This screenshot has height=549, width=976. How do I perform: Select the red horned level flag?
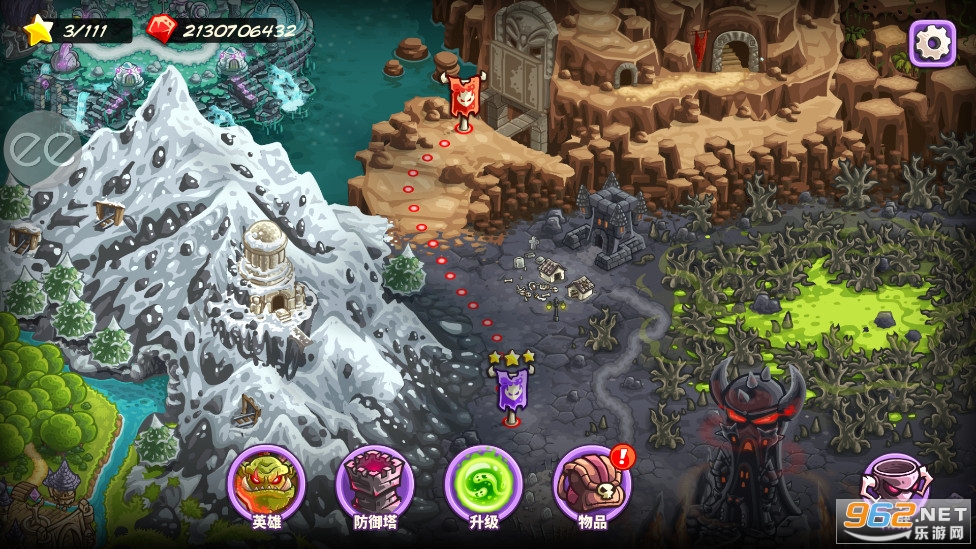462,99
